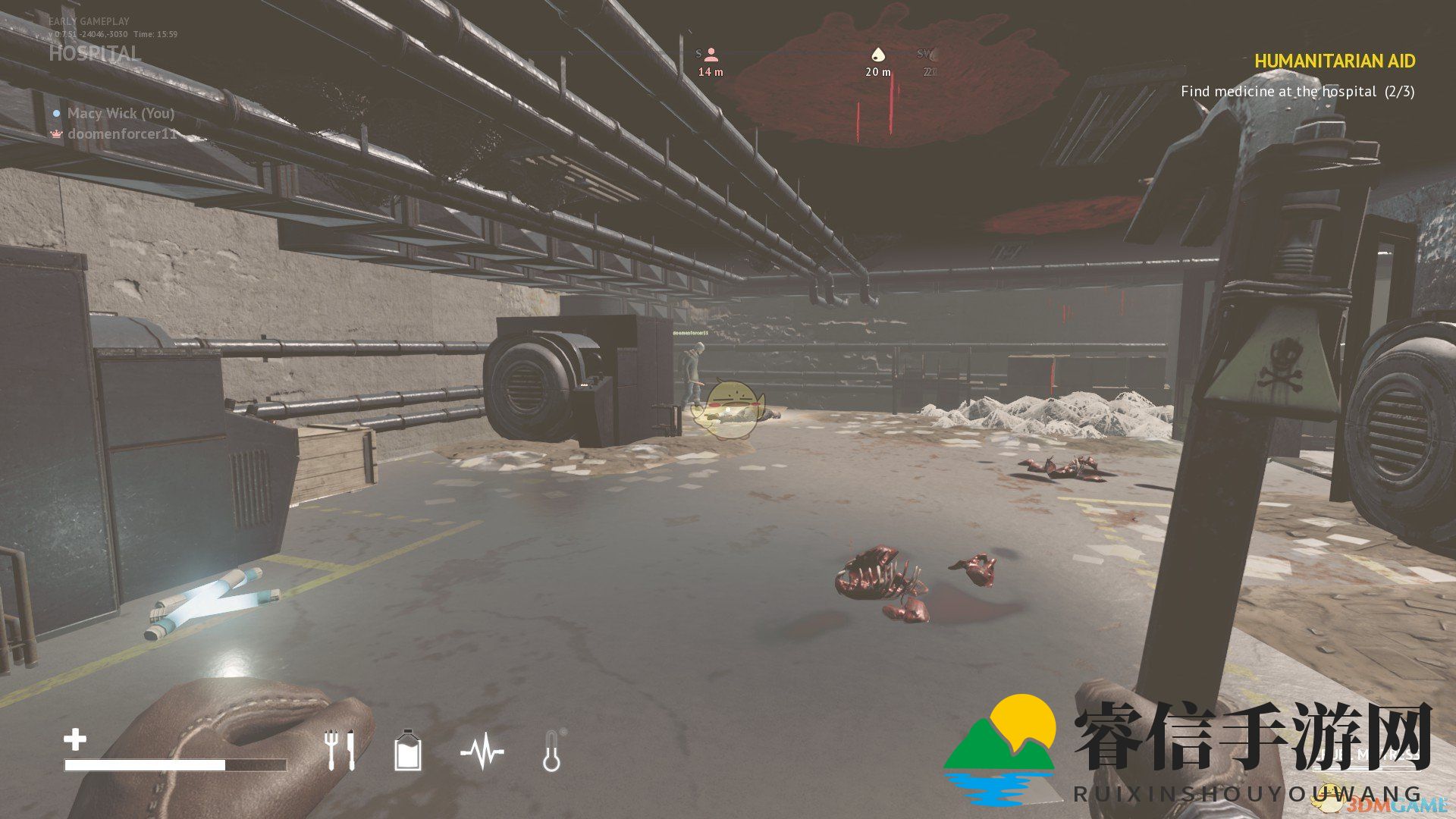Click the white drop marker on compass
The width and height of the screenshot is (1456, 819).
coord(877,55)
